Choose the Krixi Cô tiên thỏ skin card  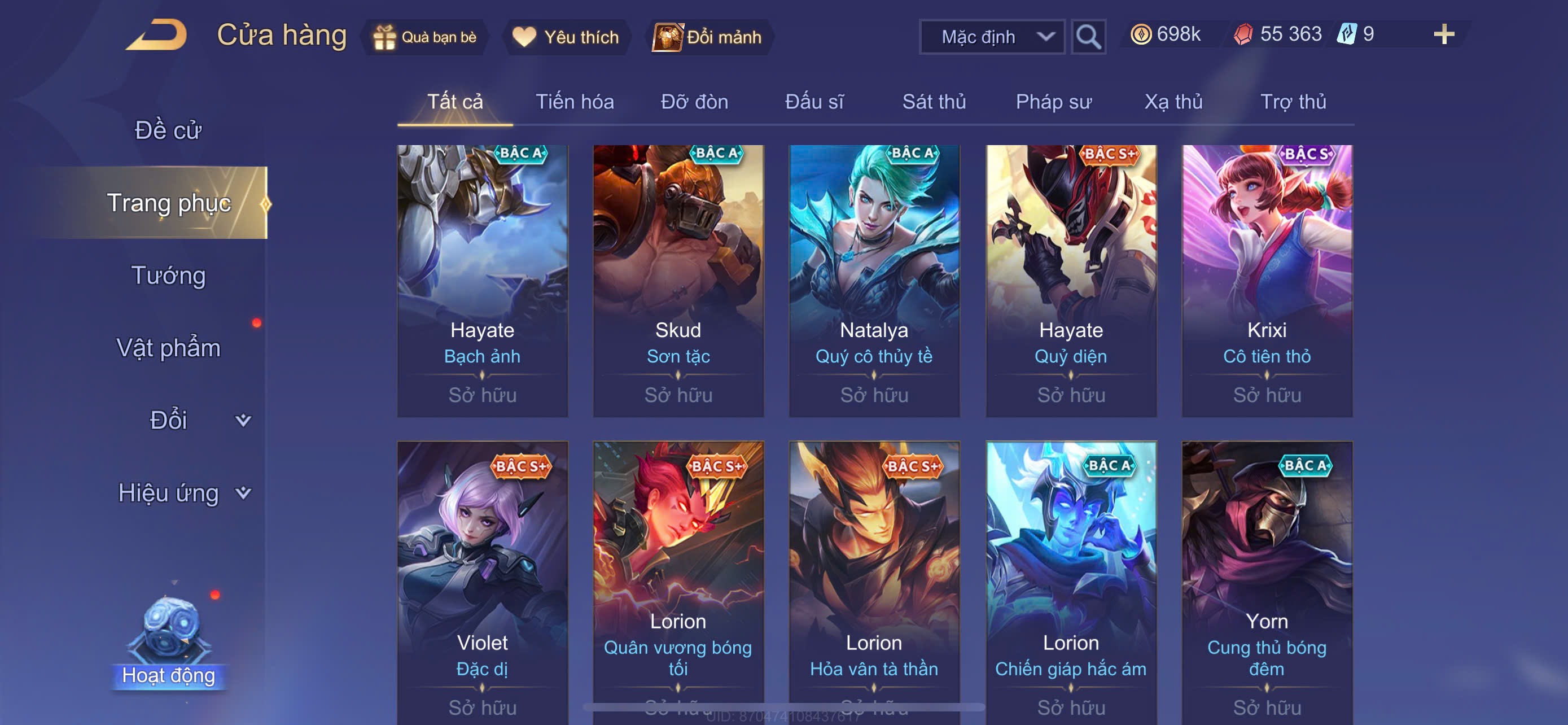click(1266, 280)
